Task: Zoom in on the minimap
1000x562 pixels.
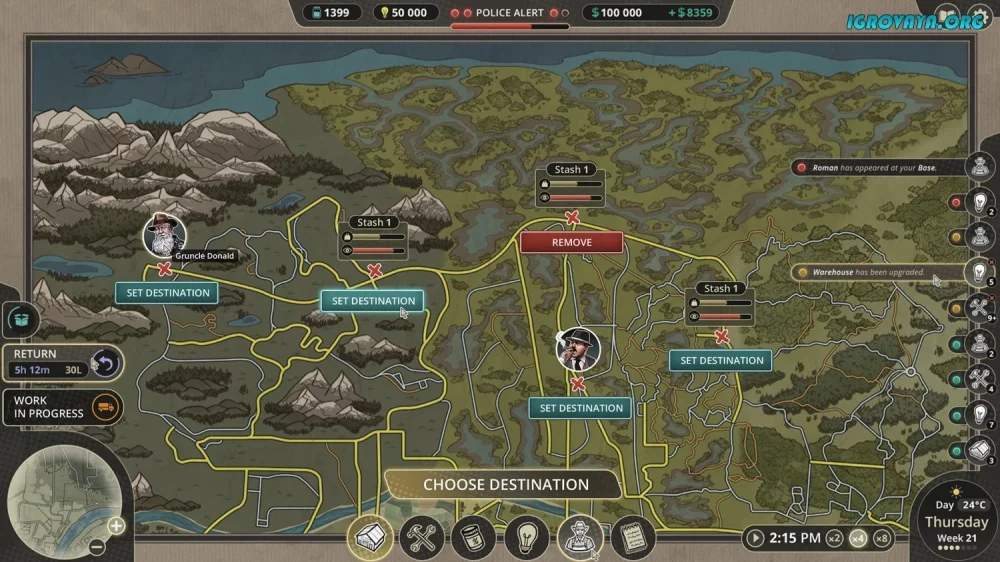Action: point(116,525)
